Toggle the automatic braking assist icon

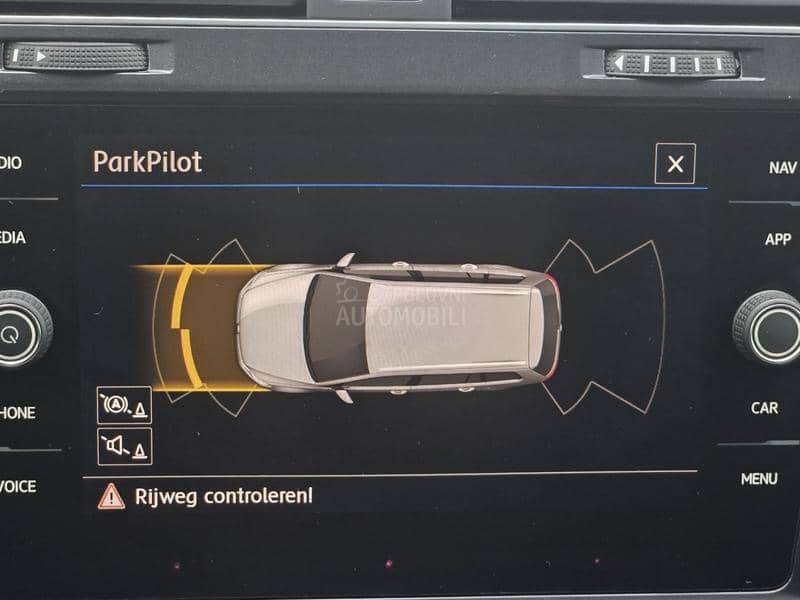(125, 405)
